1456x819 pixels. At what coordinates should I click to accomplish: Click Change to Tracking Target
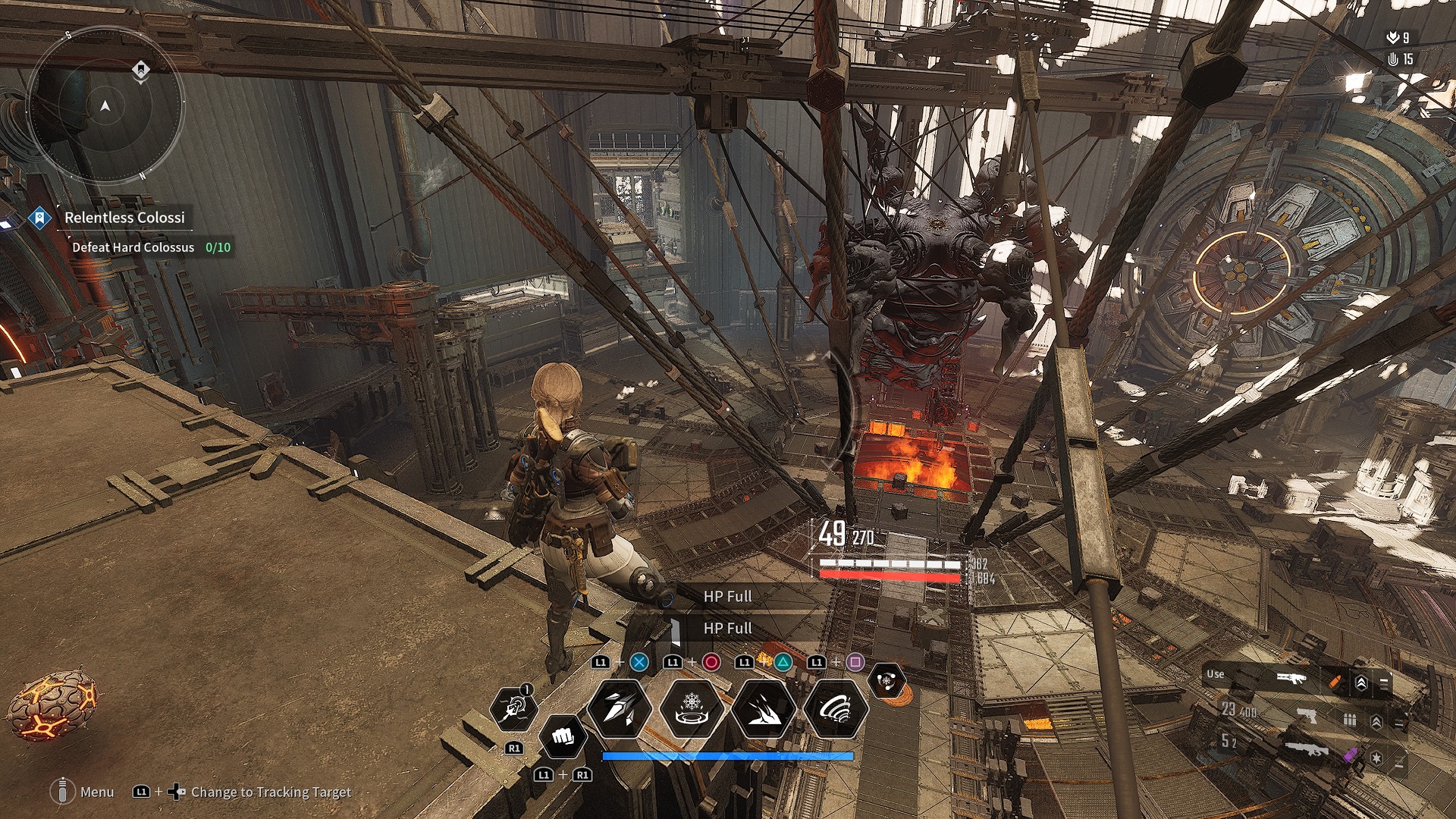[x=269, y=792]
